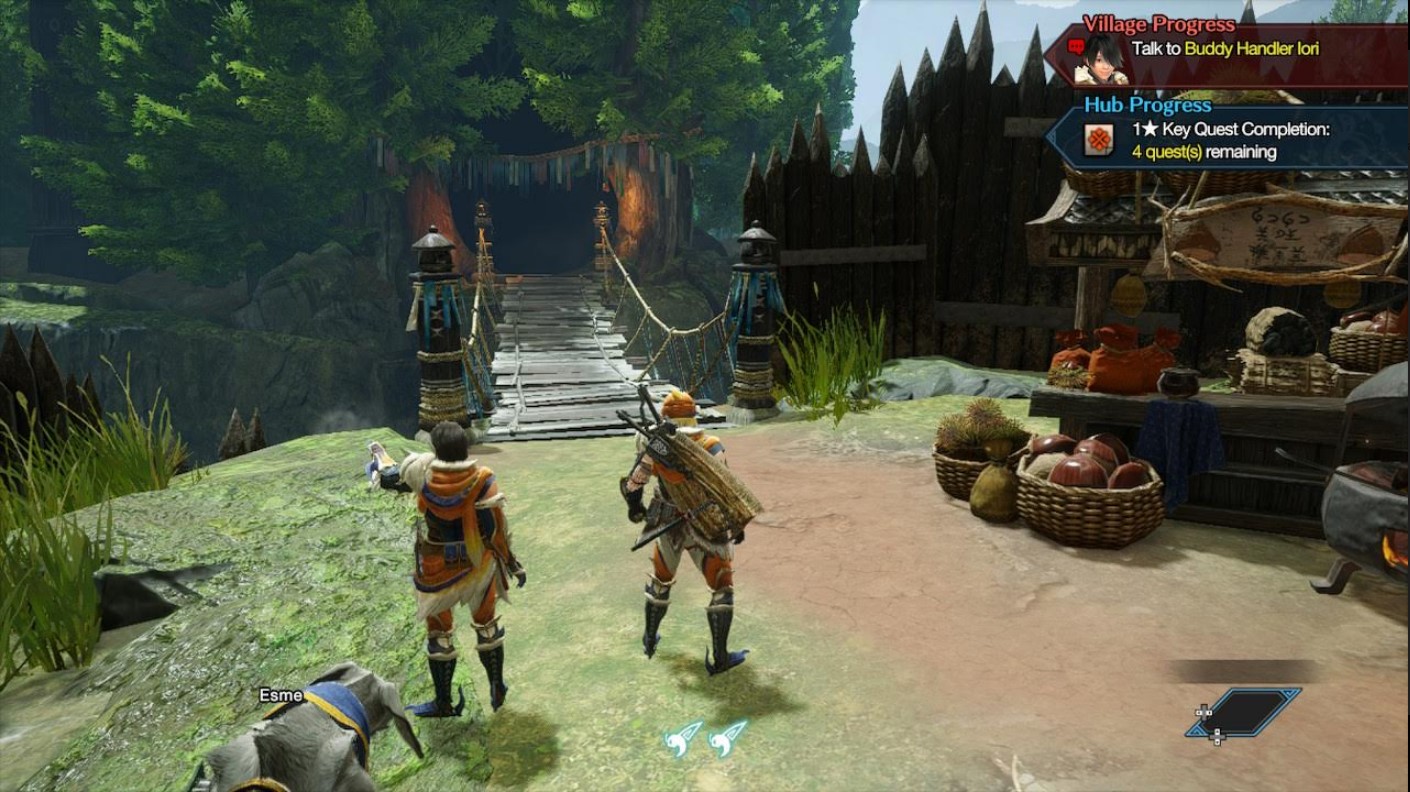This screenshot has height=792, width=1410.
Task: Click the red quest box icon under Hub Progress
Action: pyautogui.click(x=1097, y=137)
